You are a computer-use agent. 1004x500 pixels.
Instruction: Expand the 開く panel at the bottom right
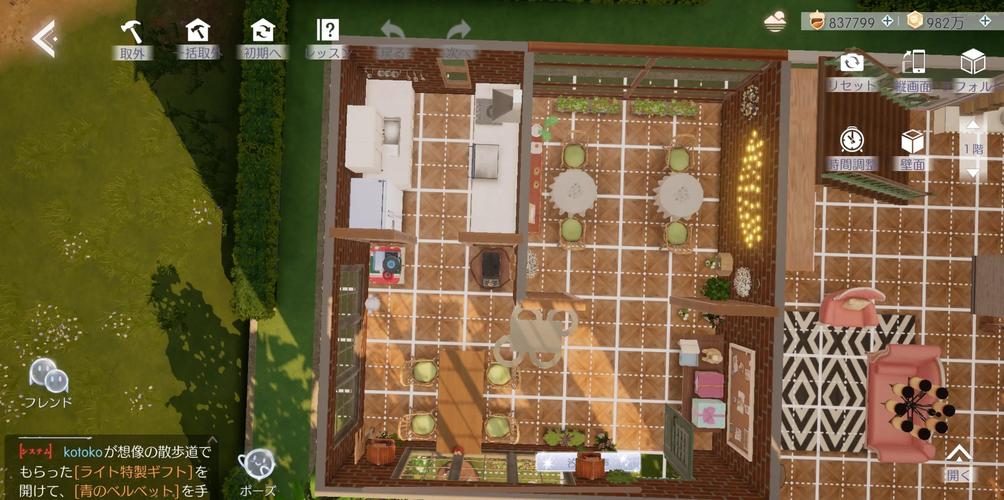tap(957, 461)
